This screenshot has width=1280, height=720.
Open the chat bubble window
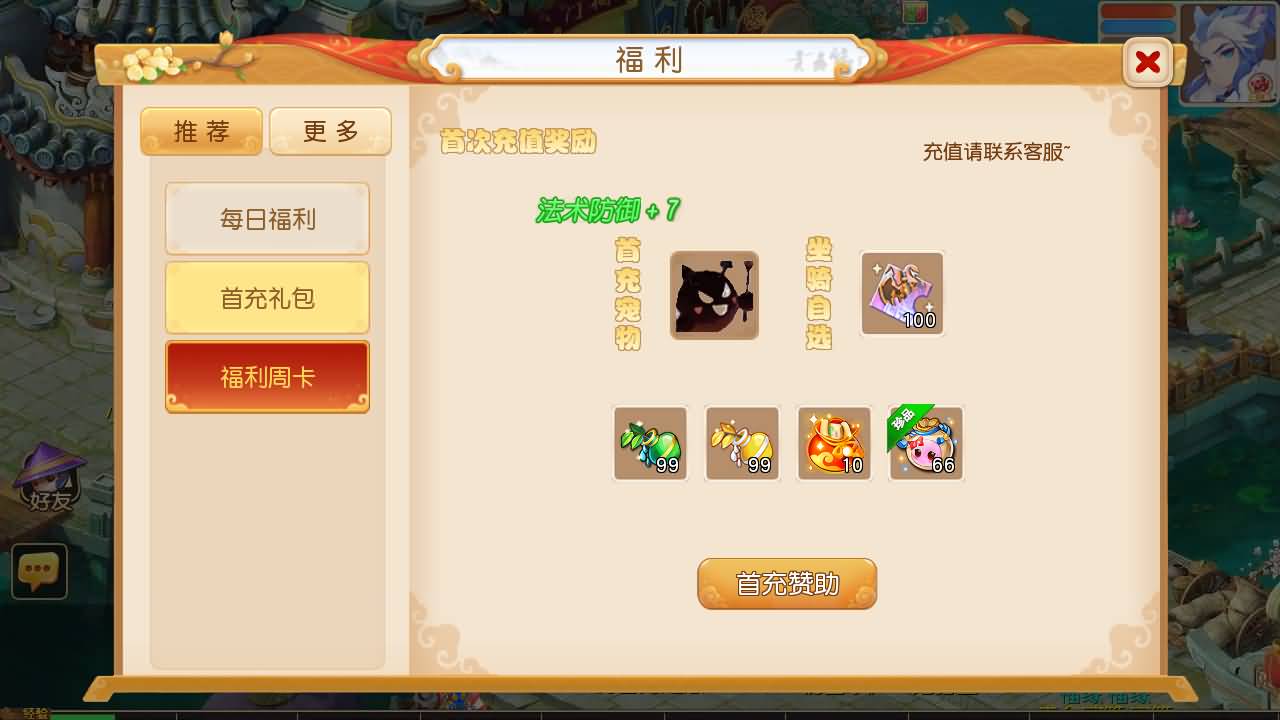39,571
